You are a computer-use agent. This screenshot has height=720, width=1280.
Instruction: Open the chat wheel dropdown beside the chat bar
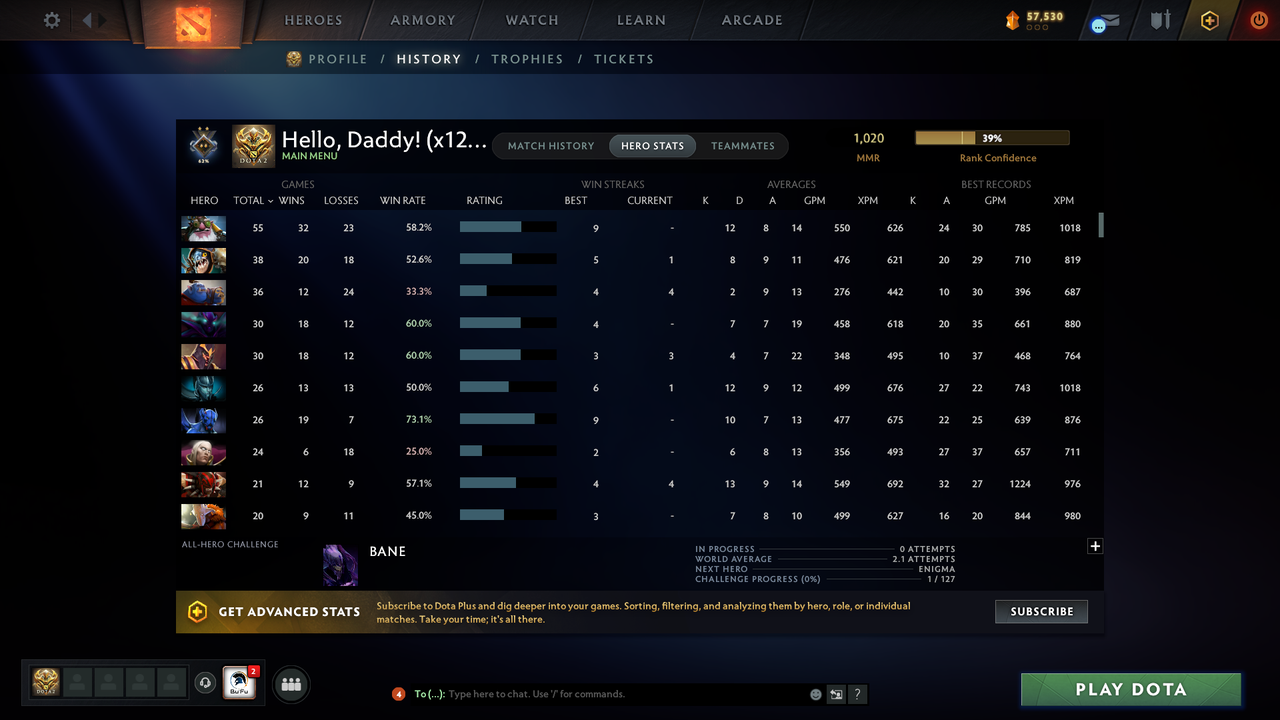pyautogui.click(x=836, y=693)
